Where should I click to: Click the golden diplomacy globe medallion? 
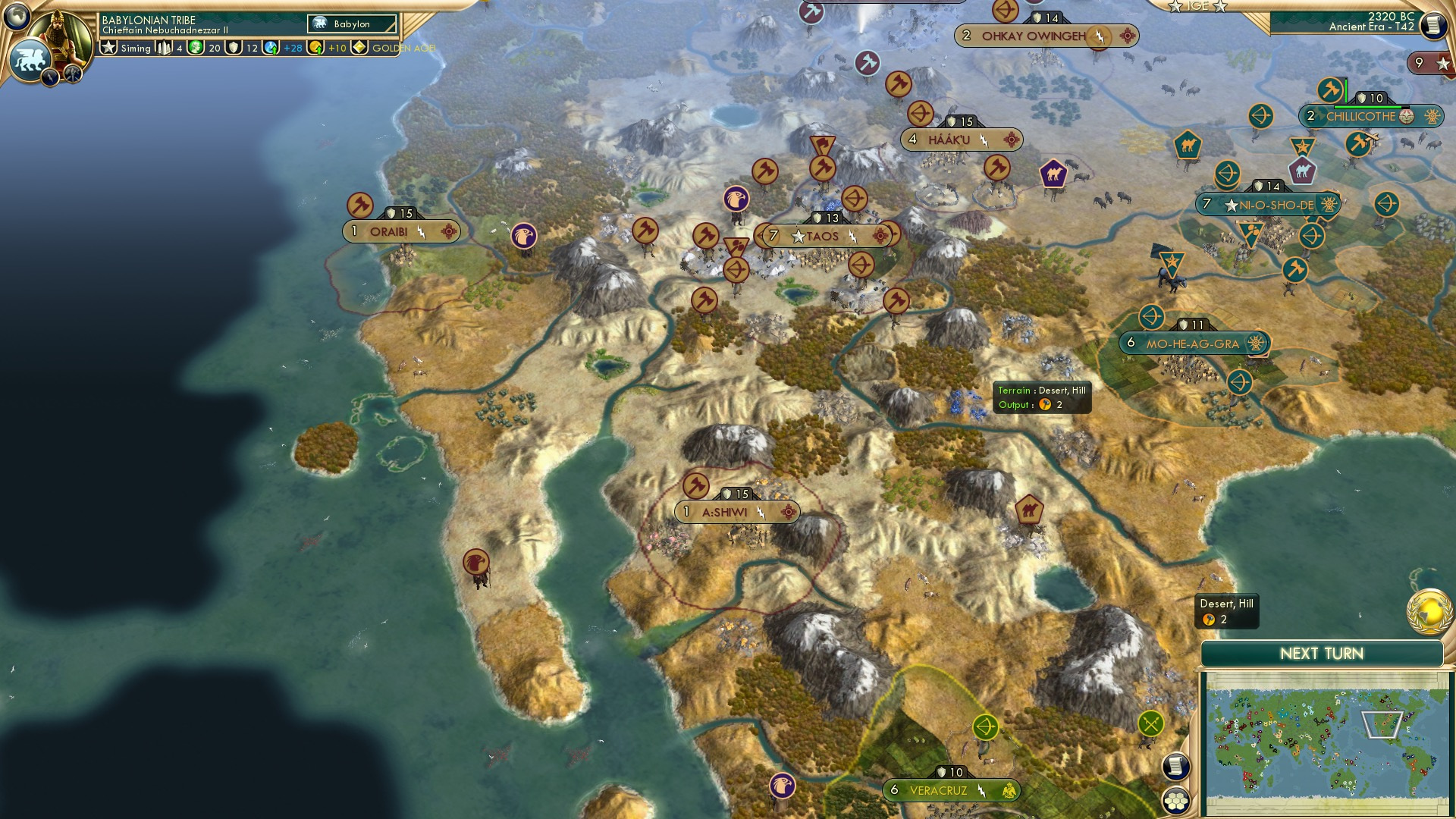(x=1429, y=613)
